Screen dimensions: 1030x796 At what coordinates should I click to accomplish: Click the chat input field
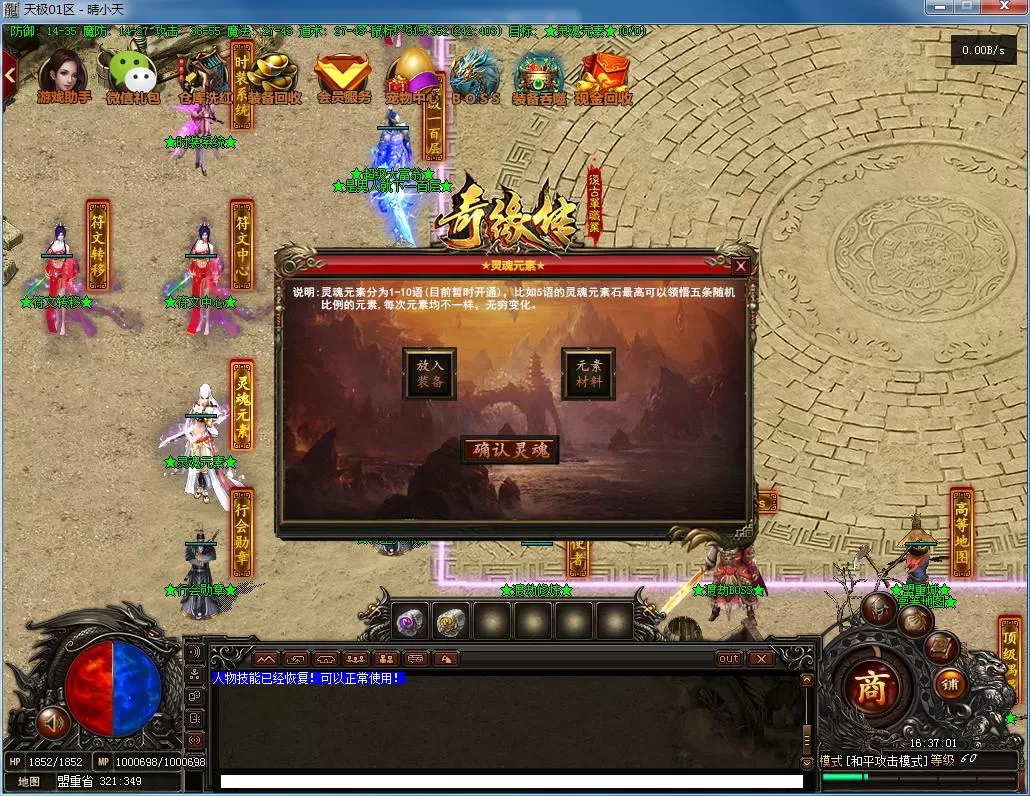pyautogui.click(x=510, y=781)
